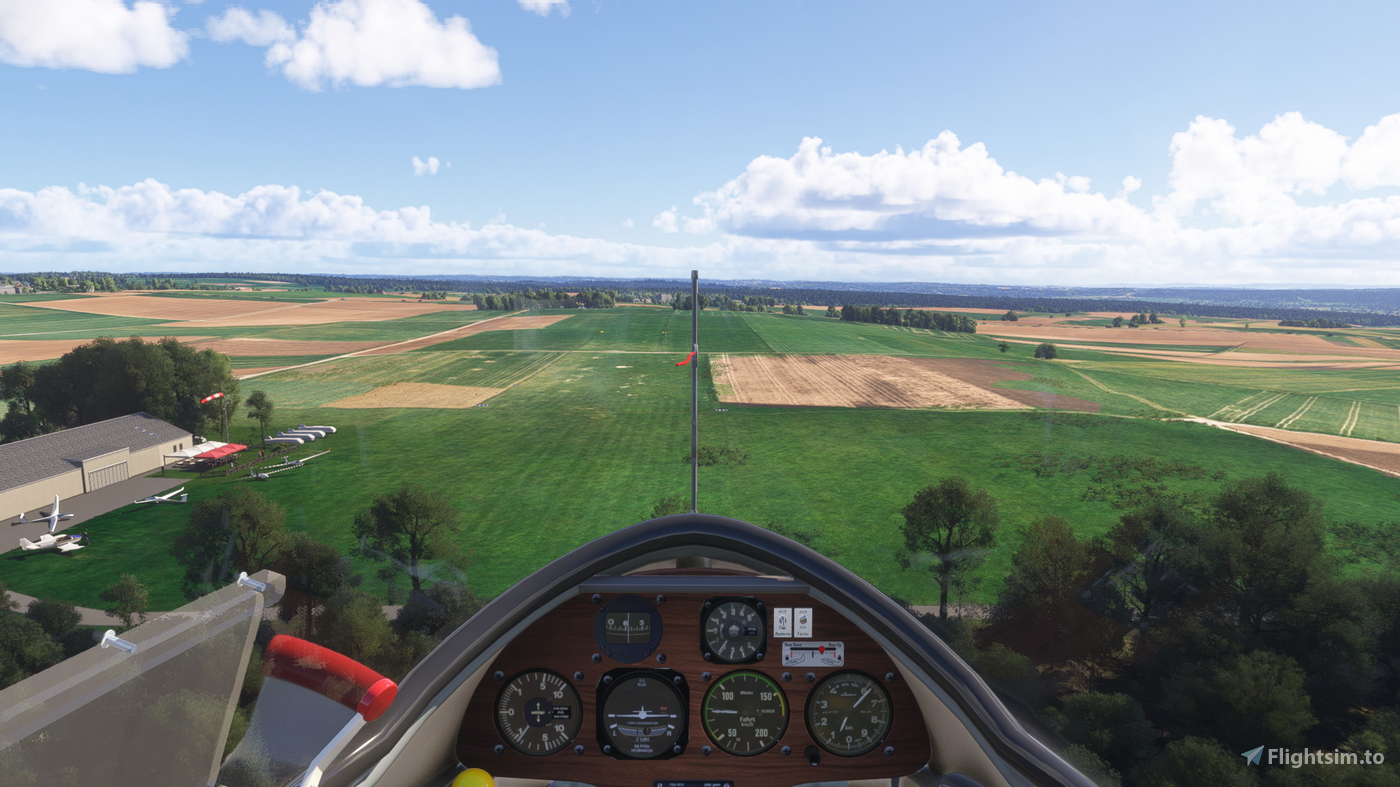The width and height of the screenshot is (1400, 787).
Task: Flip the Vario toggle switch
Action: click(802, 621)
